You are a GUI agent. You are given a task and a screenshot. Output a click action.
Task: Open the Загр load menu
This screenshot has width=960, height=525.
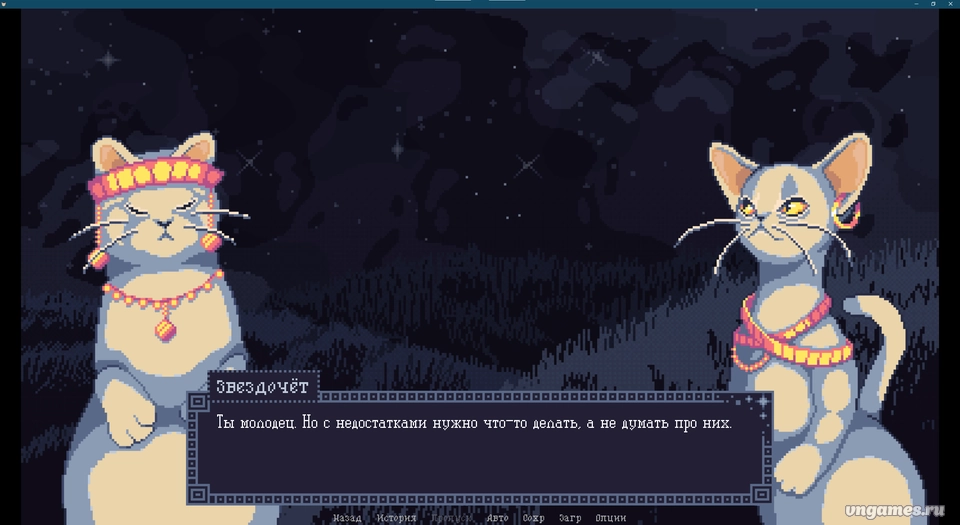570,518
